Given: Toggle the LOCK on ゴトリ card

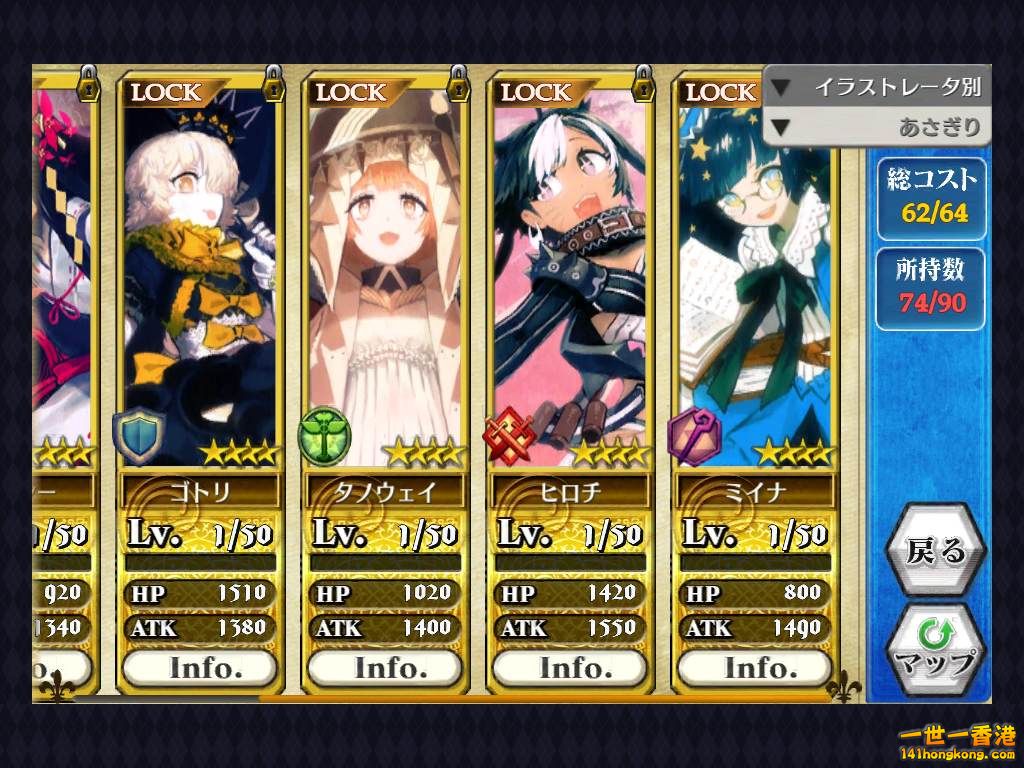Looking at the screenshot, I should click(166, 92).
